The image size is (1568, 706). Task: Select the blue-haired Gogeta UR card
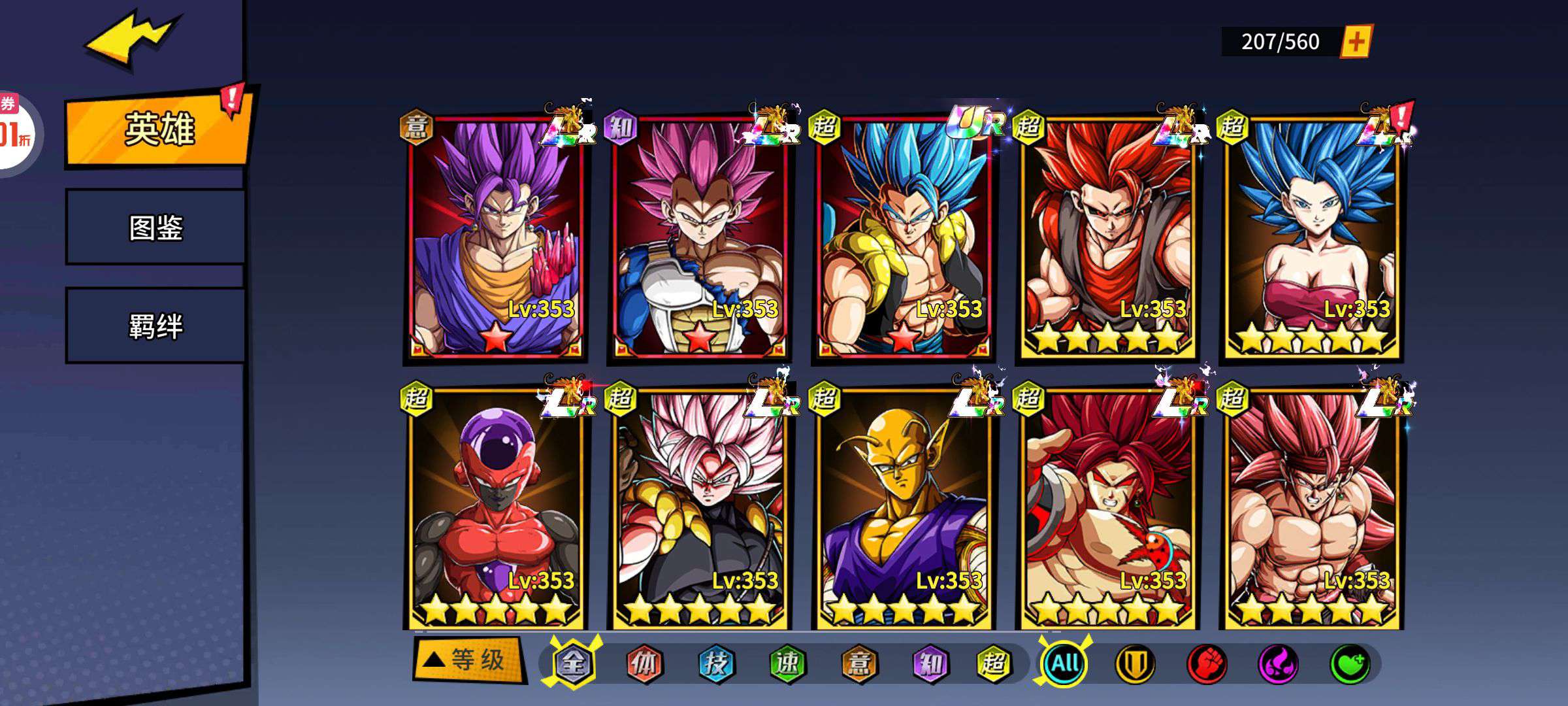coord(904,237)
